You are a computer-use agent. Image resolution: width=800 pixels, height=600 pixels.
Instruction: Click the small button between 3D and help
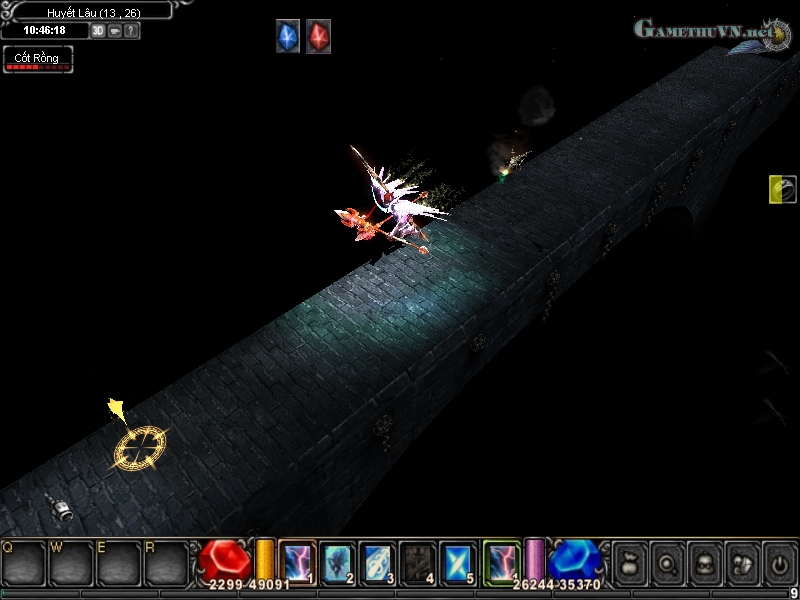(115, 31)
